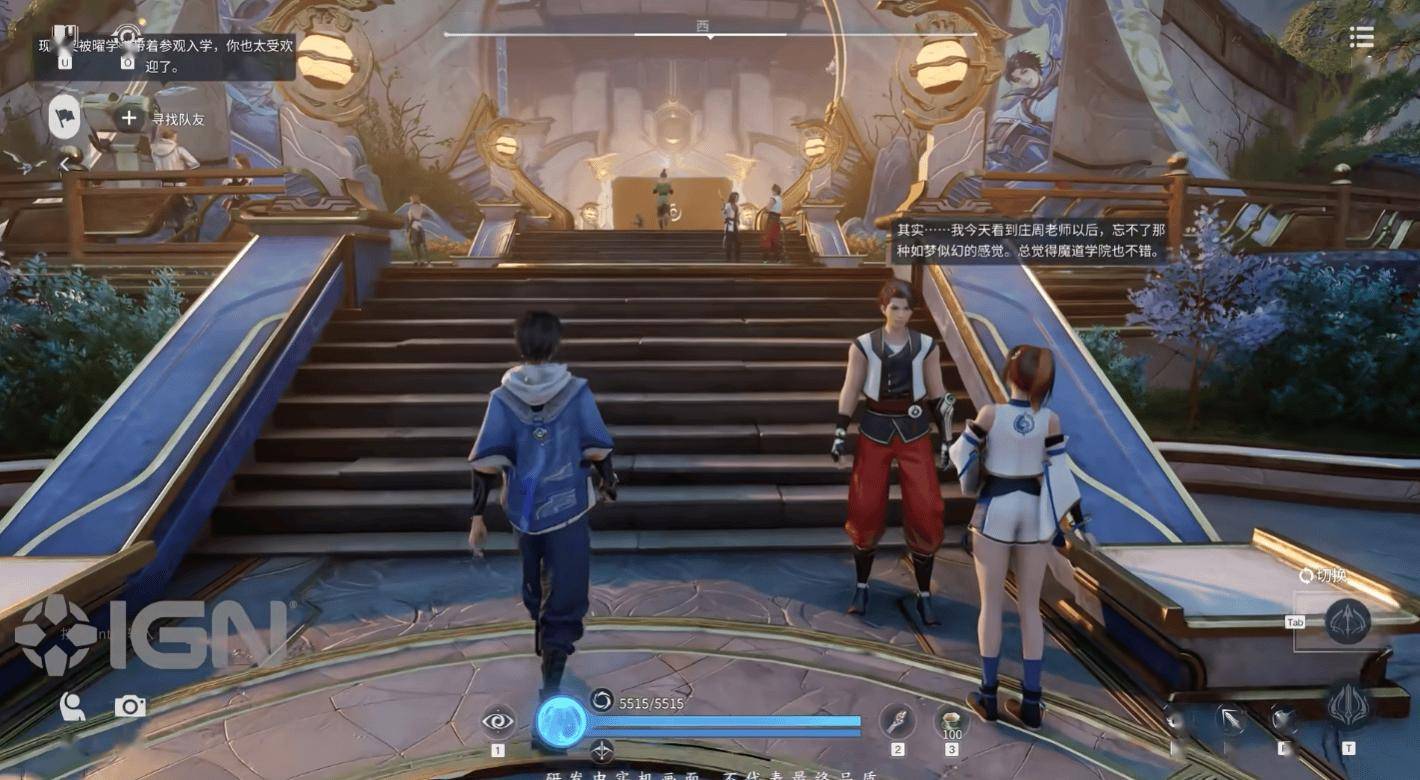
Task: Open the list menu icon
Action: tap(1361, 37)
